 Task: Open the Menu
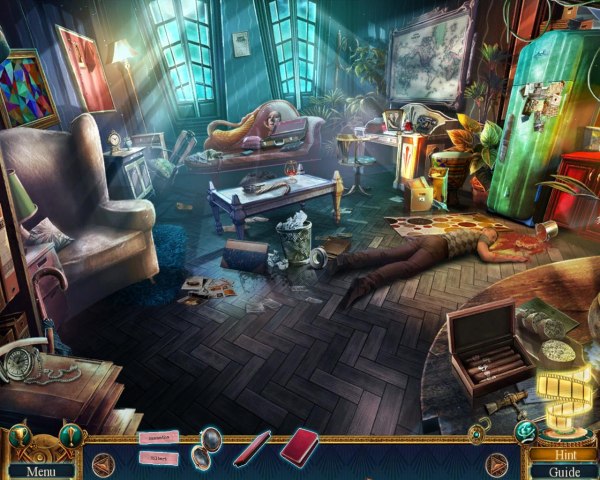[40, 470]
